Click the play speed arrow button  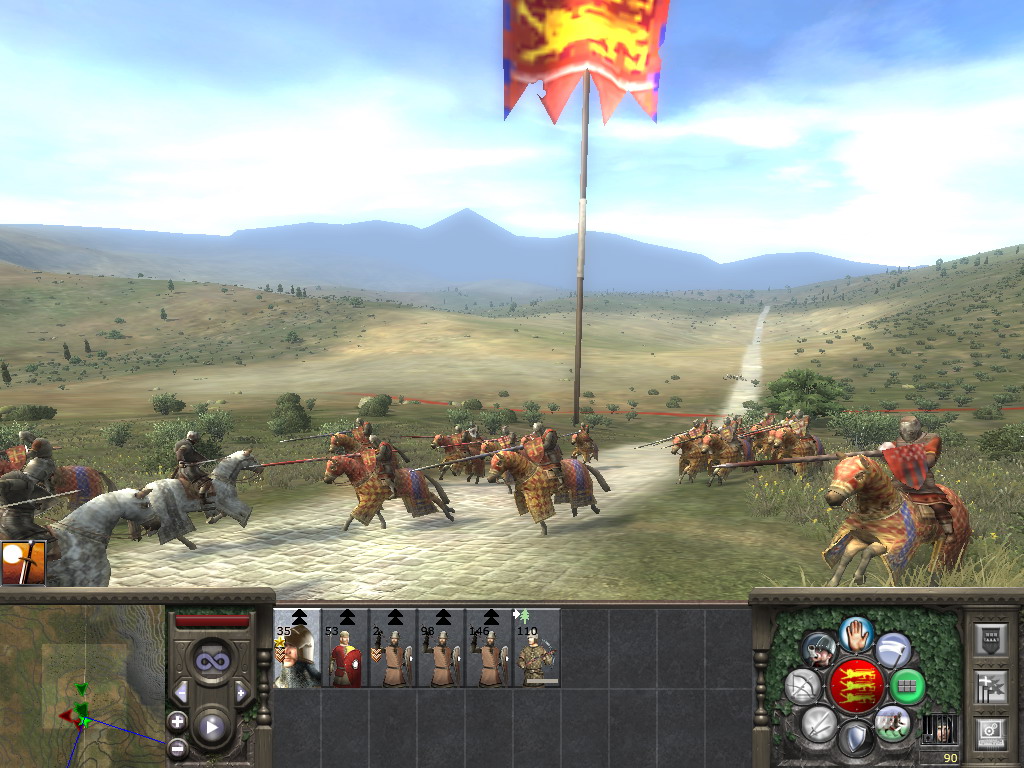(x=211, y=726)
